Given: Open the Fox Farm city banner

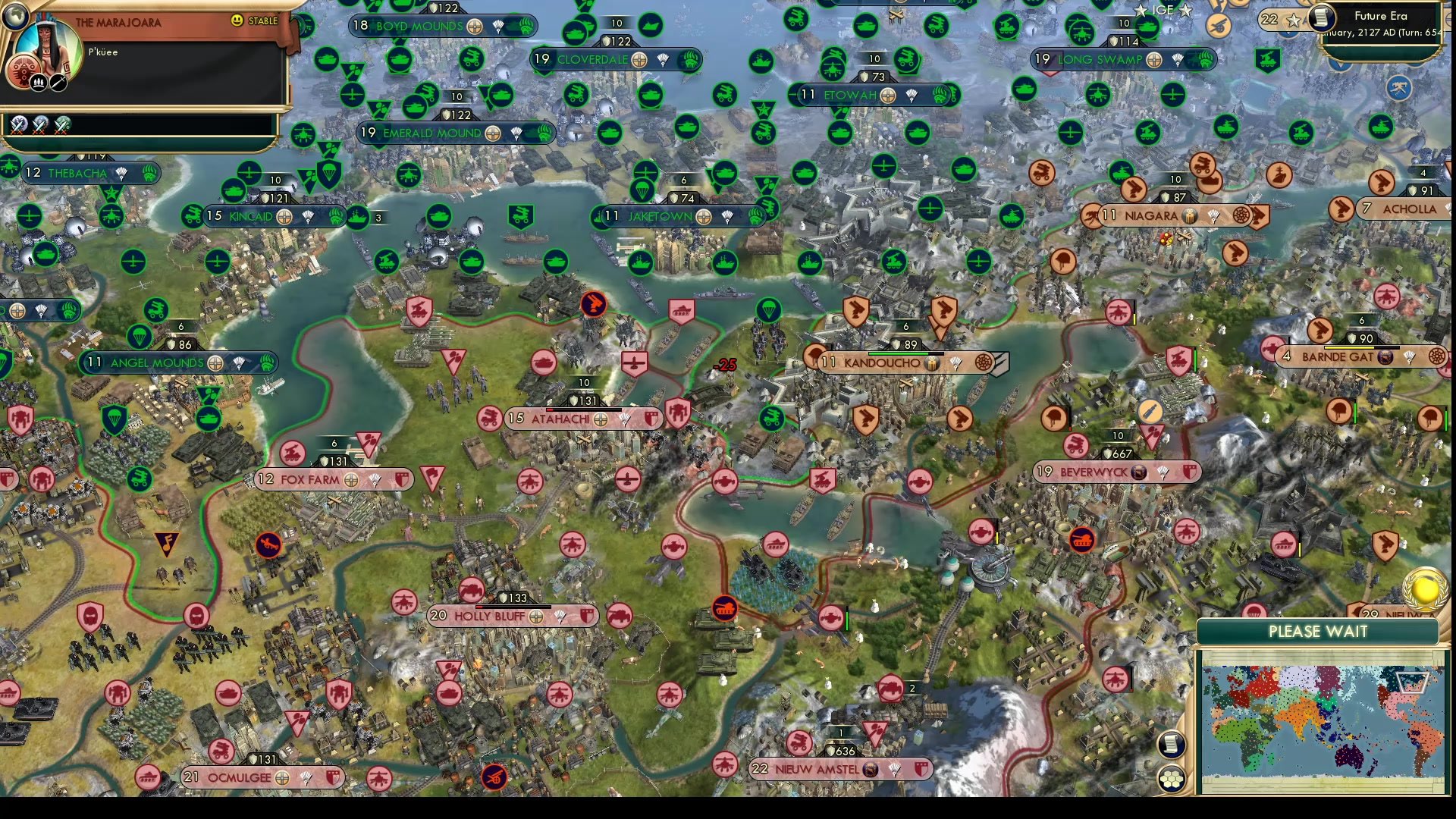Looking at the screenshot, I should pos(311,479).
